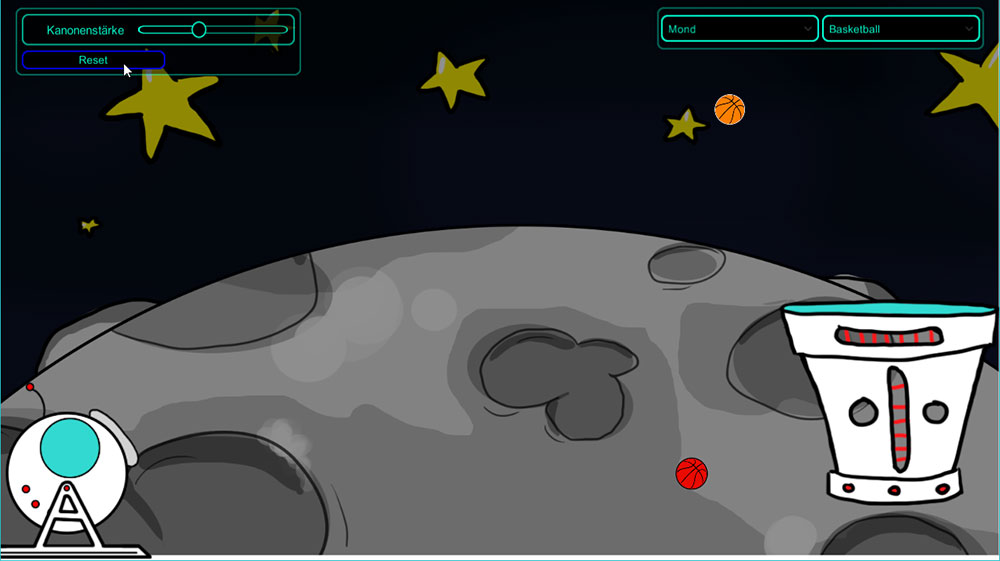Open the Basketball ball-type dropdown
Screen dimensions: 1000x561
coord(900,29)
